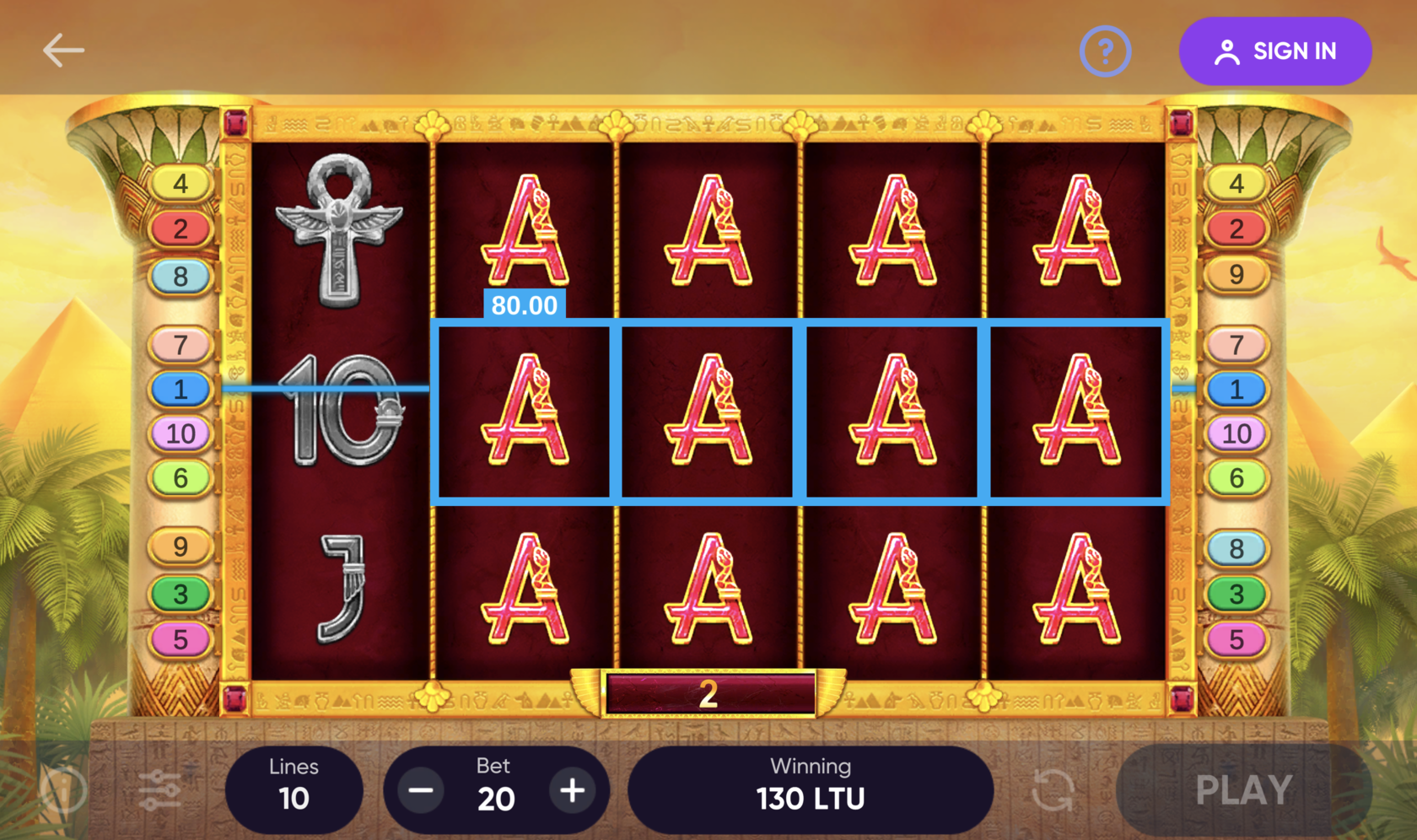Select the user silhouette icon in Sign In
The image size is (1417, 840).
click(x=1227, y=51)
